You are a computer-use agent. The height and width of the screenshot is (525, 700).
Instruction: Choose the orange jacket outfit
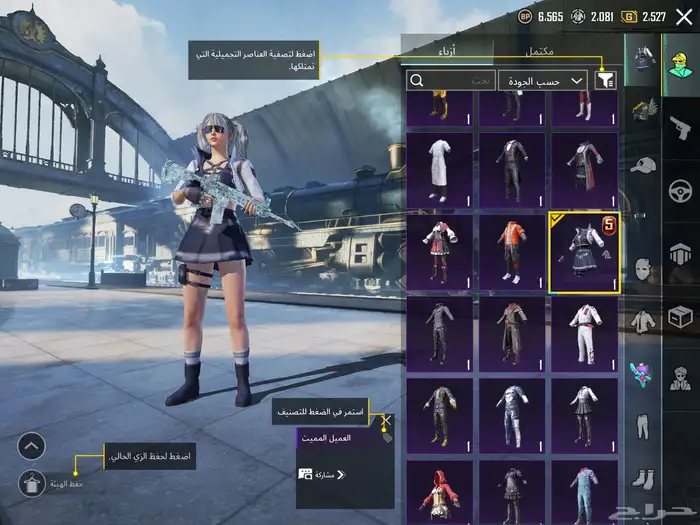(x=512, y=254)
